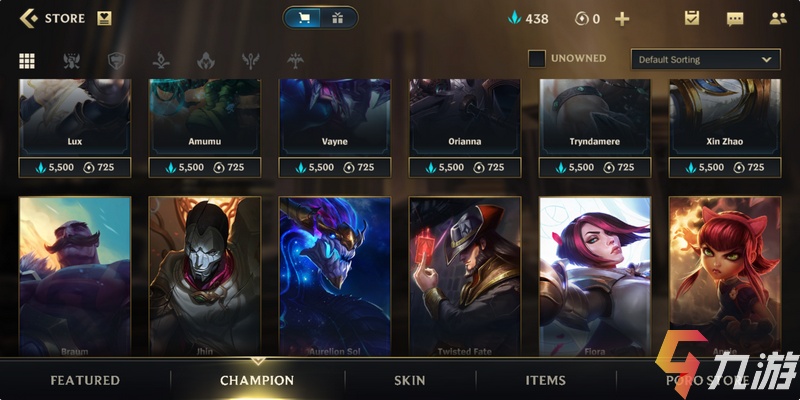Choose the Aurelion Sol champion card

click(335, 275)
